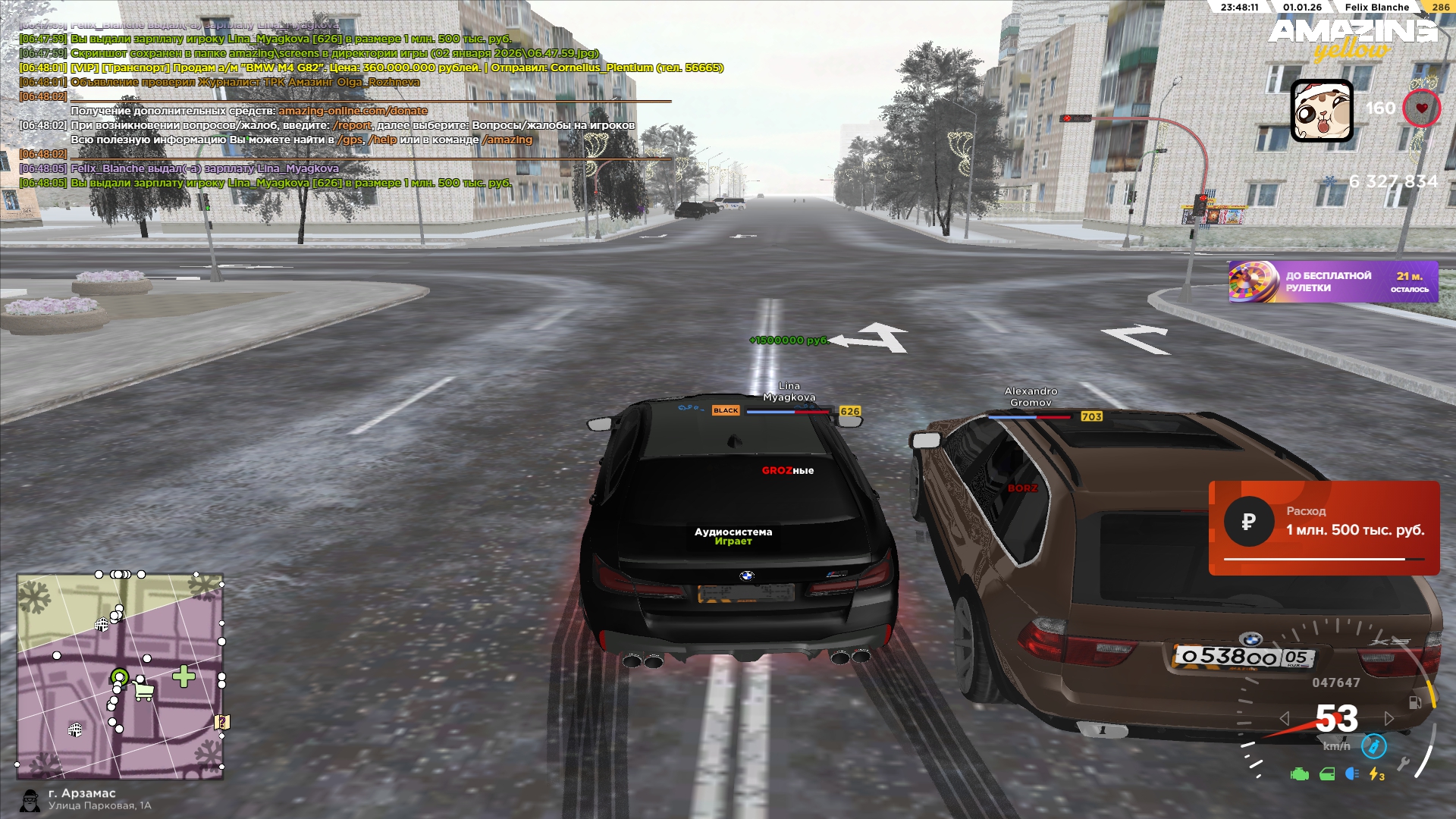Click the Amazing yellow server logo
This screenshot has height=819, width=1456.
[x=1351, y=39]
